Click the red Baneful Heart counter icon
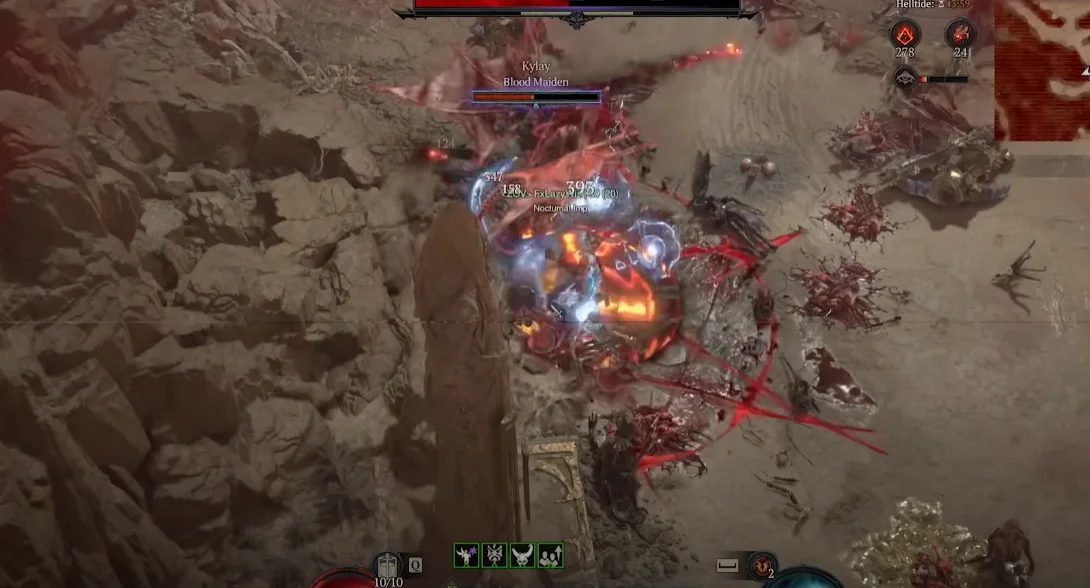Viewport: 1090px width, 588px height. pos(960,34)
